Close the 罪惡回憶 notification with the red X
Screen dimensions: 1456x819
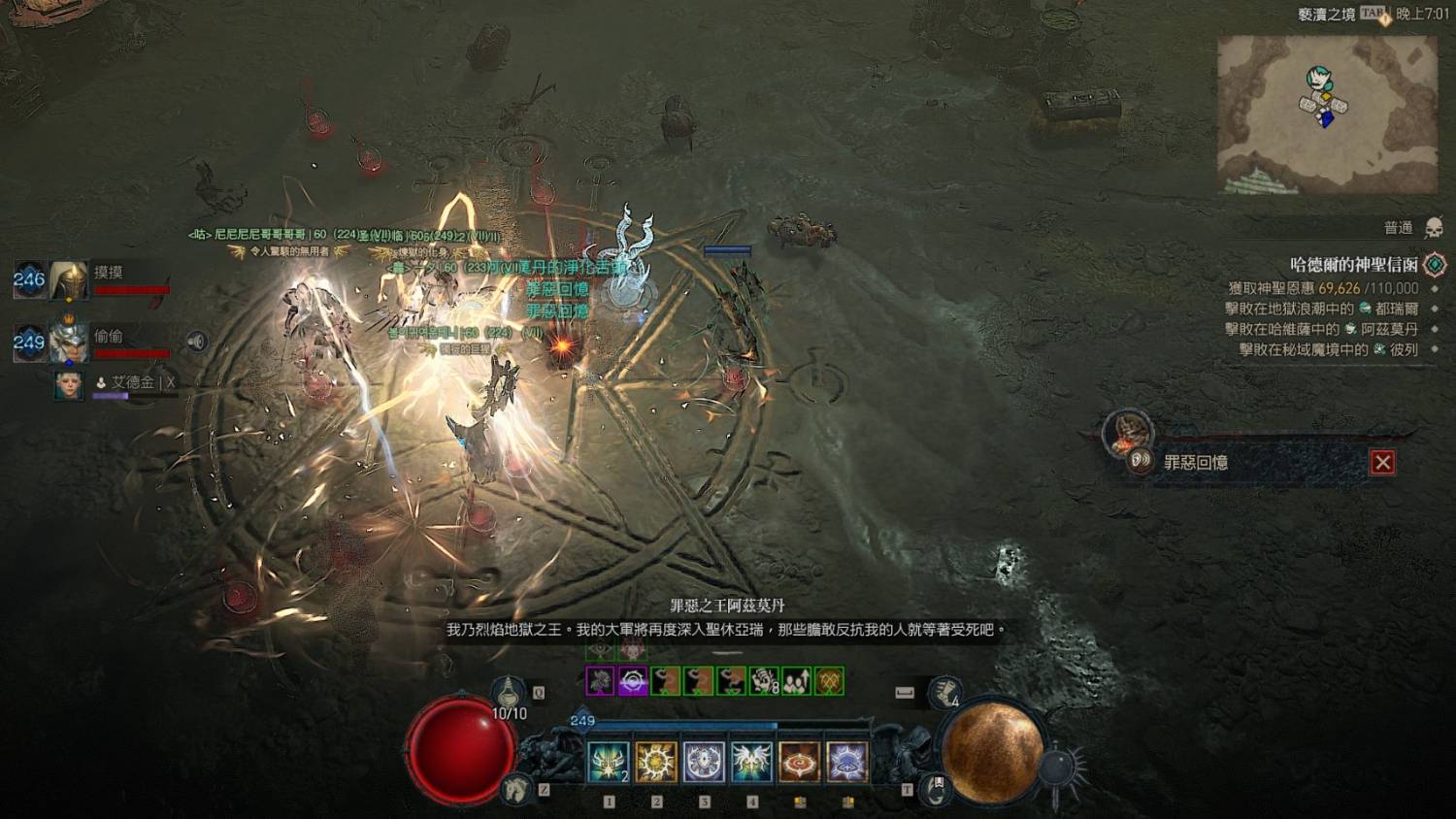pos(1382,463)
